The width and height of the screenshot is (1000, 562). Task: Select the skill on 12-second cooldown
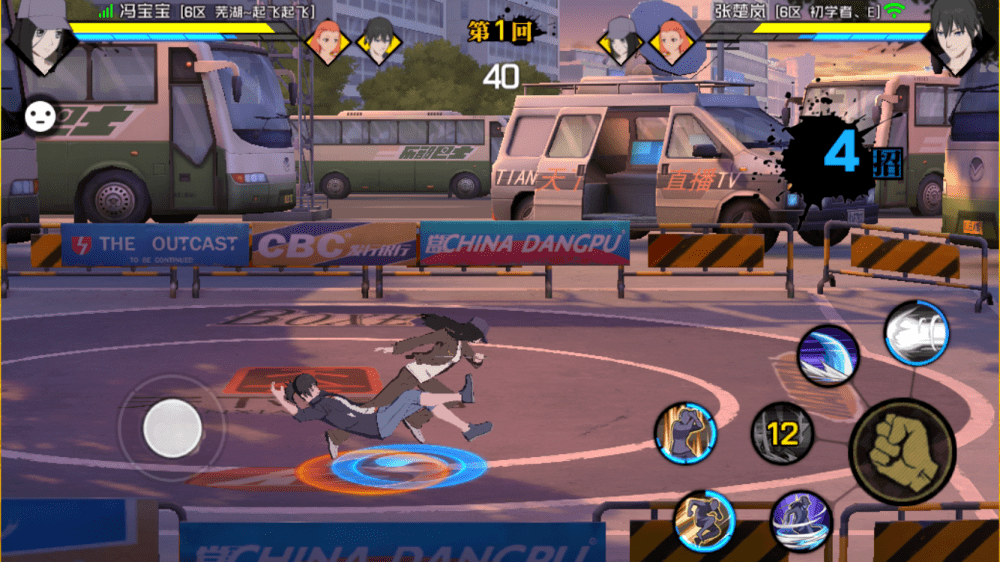point(782,433)
